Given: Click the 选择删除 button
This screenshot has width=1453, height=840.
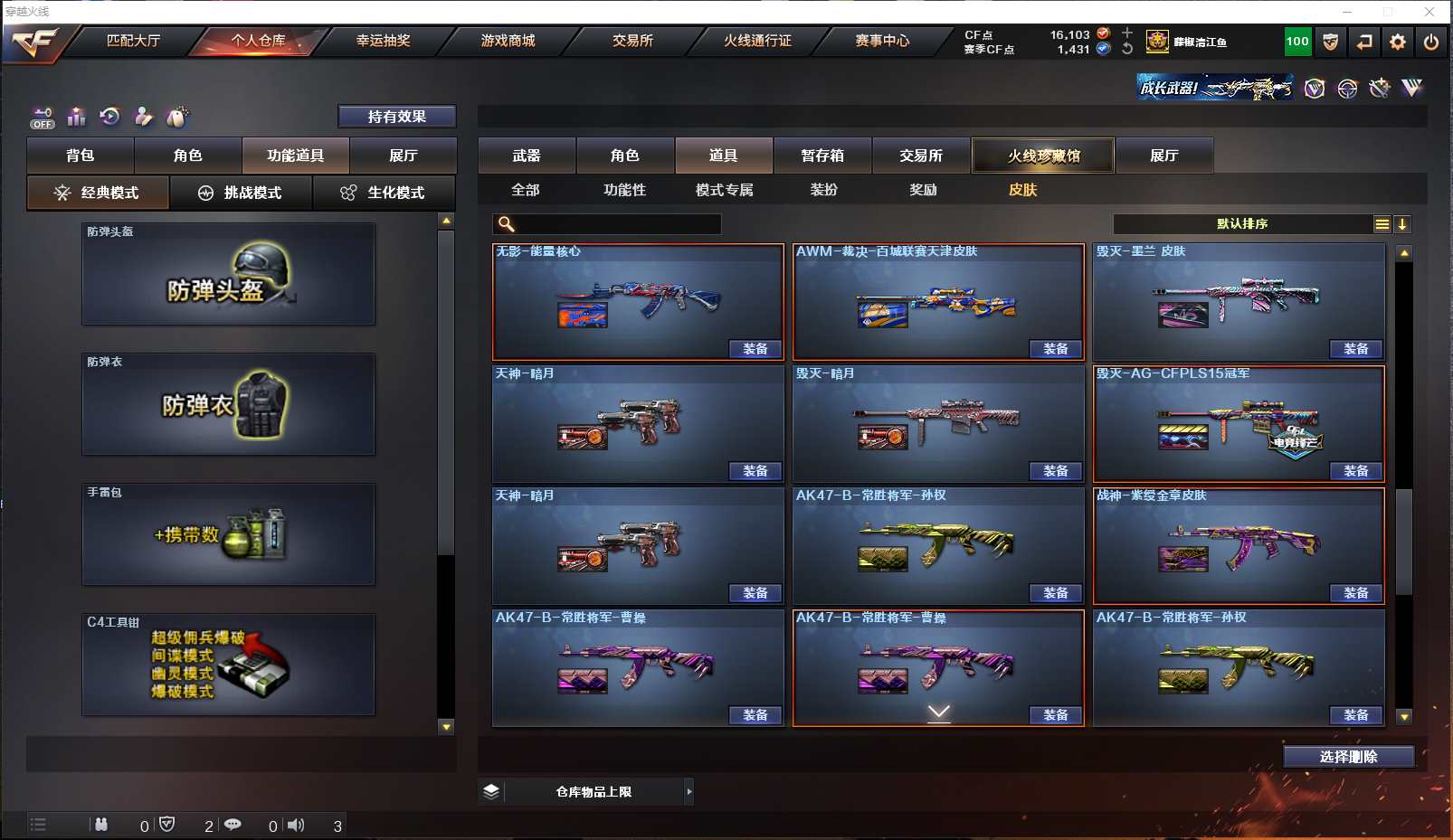Looking at the screenshot, I should pos(1348,757).
